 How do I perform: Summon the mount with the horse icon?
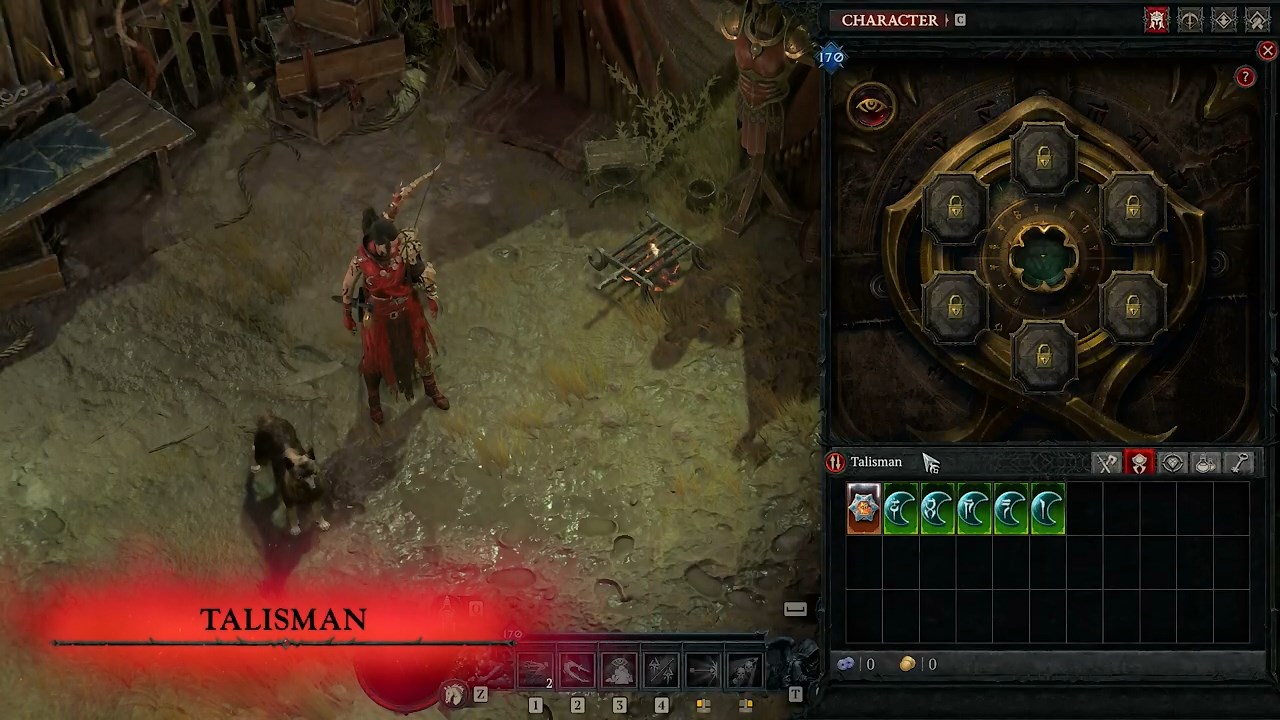[455, 693]
